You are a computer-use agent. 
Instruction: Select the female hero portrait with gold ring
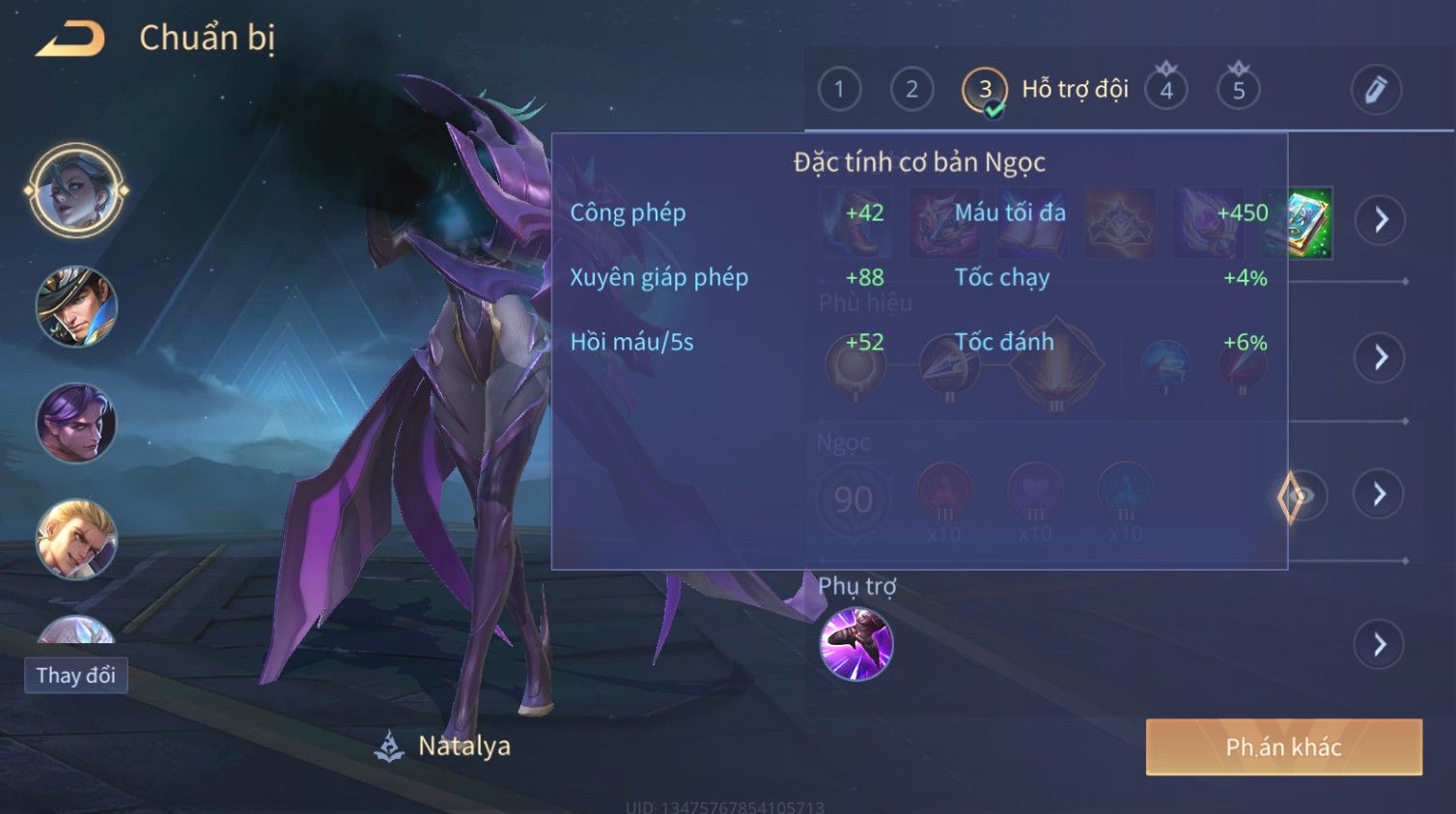coord(76,190)
